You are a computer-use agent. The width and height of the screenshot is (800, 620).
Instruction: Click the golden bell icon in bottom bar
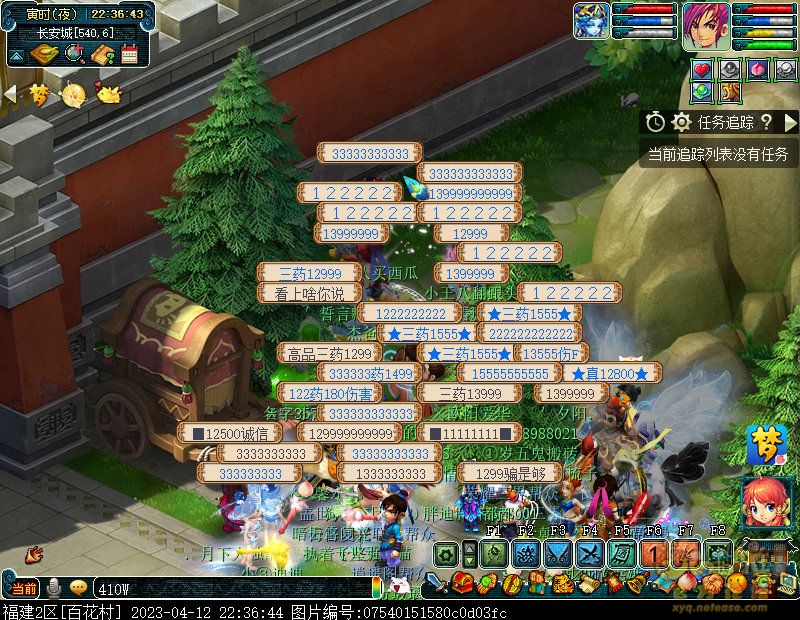[637, 583]
